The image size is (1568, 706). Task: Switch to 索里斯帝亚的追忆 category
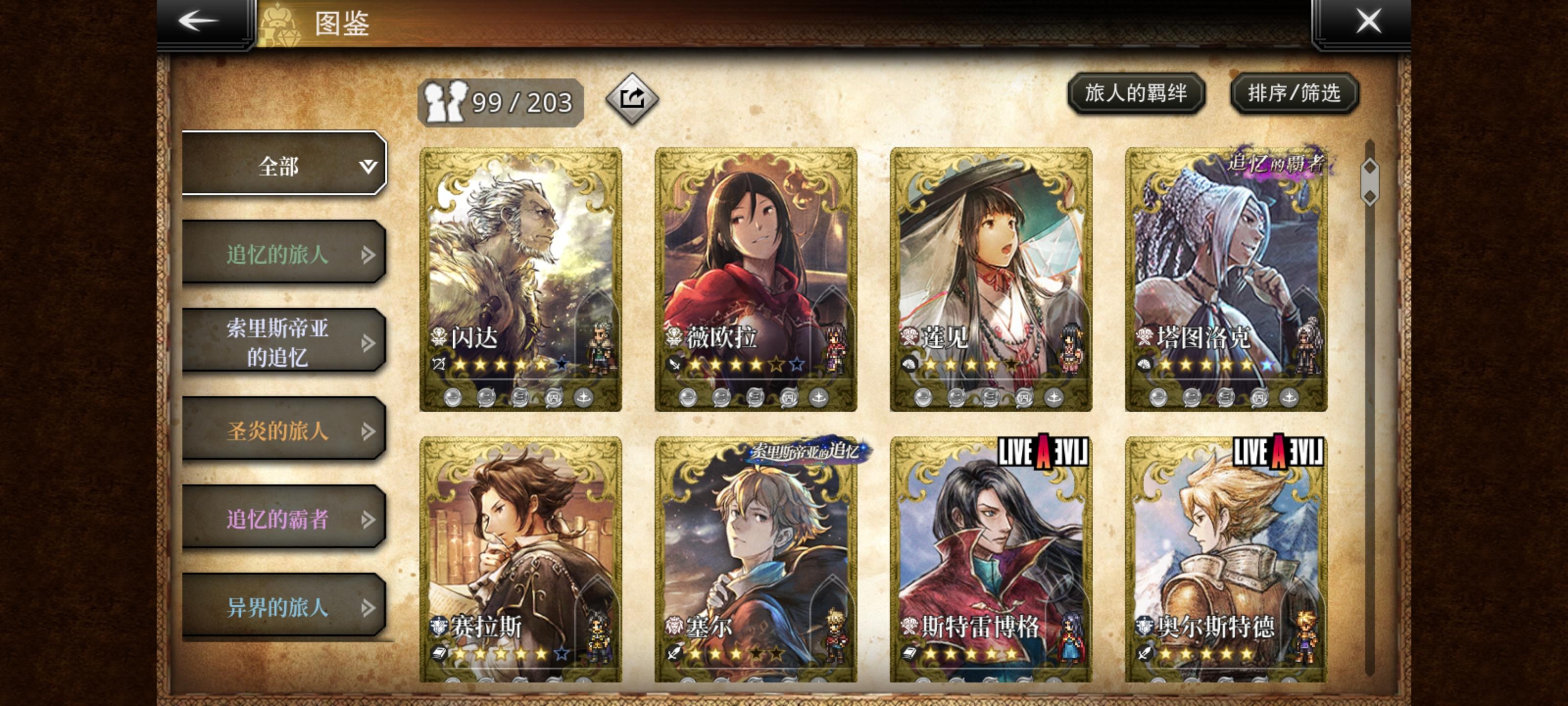click(284, 342)
